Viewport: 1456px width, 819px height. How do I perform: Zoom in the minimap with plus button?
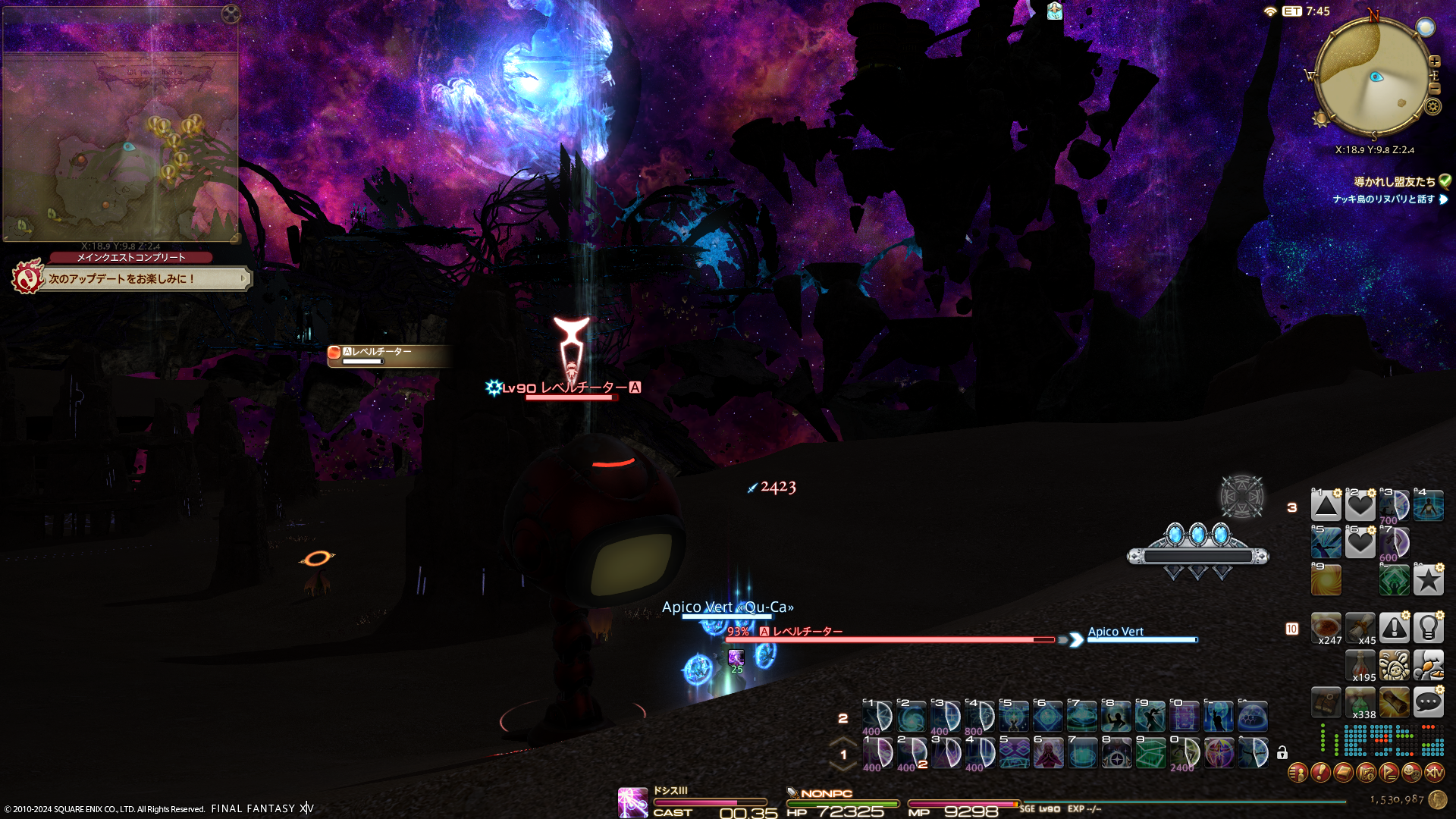[1434, 61]
